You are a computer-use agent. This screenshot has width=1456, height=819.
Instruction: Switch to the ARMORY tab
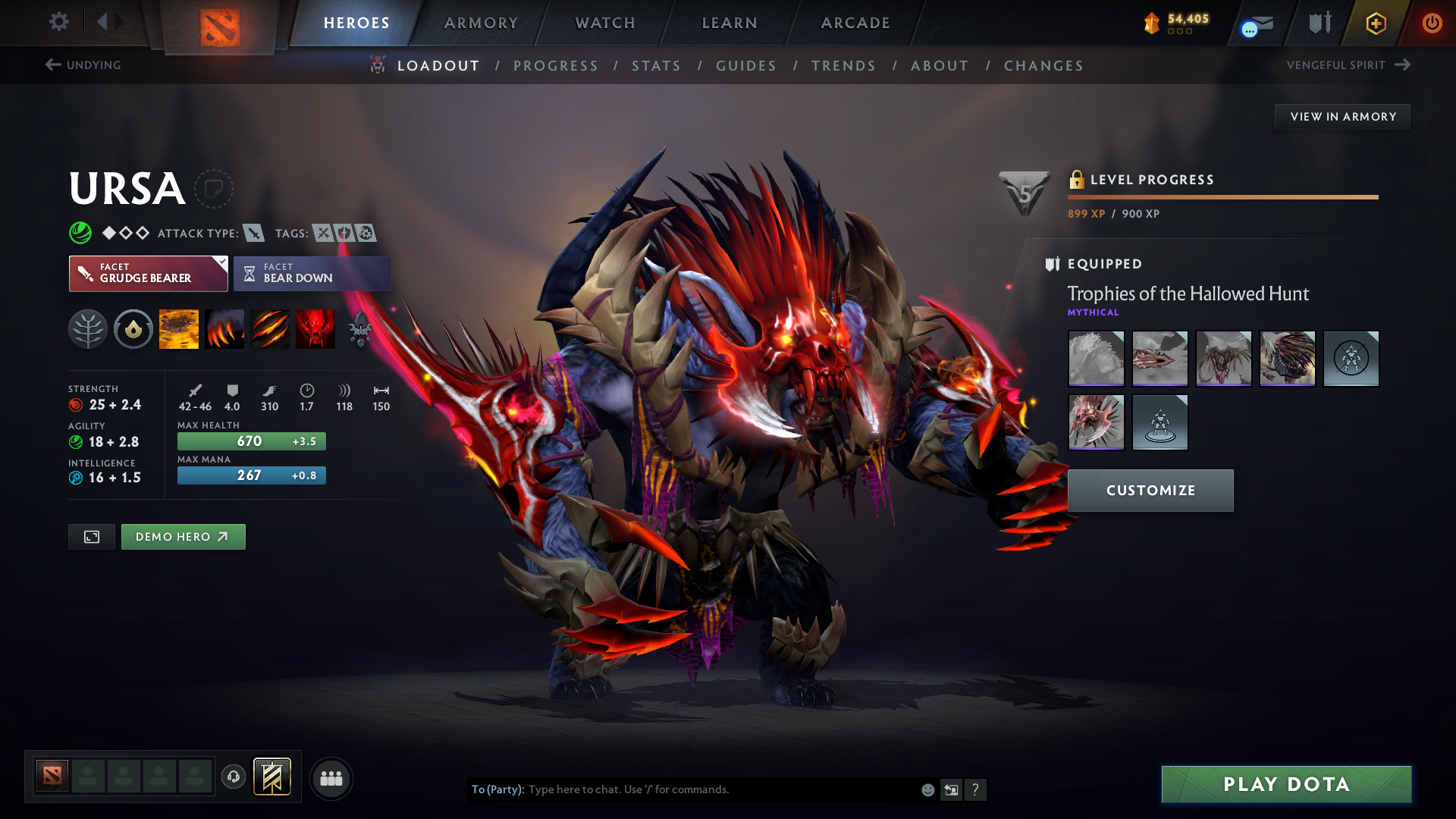point(481,23)
